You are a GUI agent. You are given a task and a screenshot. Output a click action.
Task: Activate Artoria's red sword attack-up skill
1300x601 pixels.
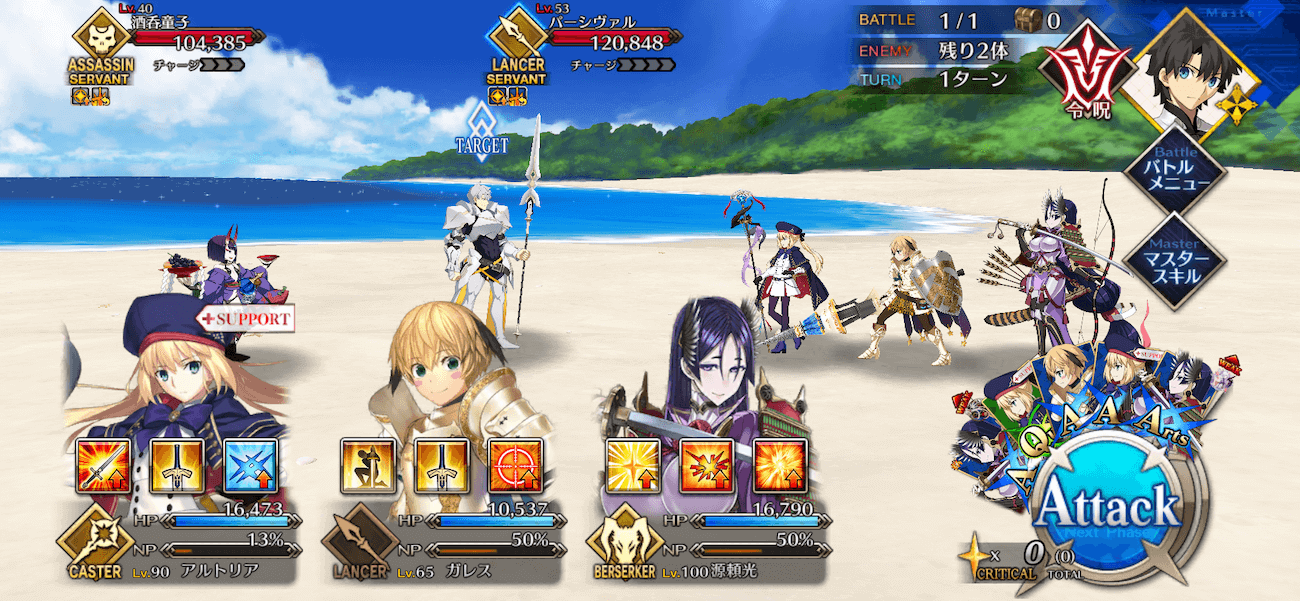pyautogui.click(x=103, y=466)
